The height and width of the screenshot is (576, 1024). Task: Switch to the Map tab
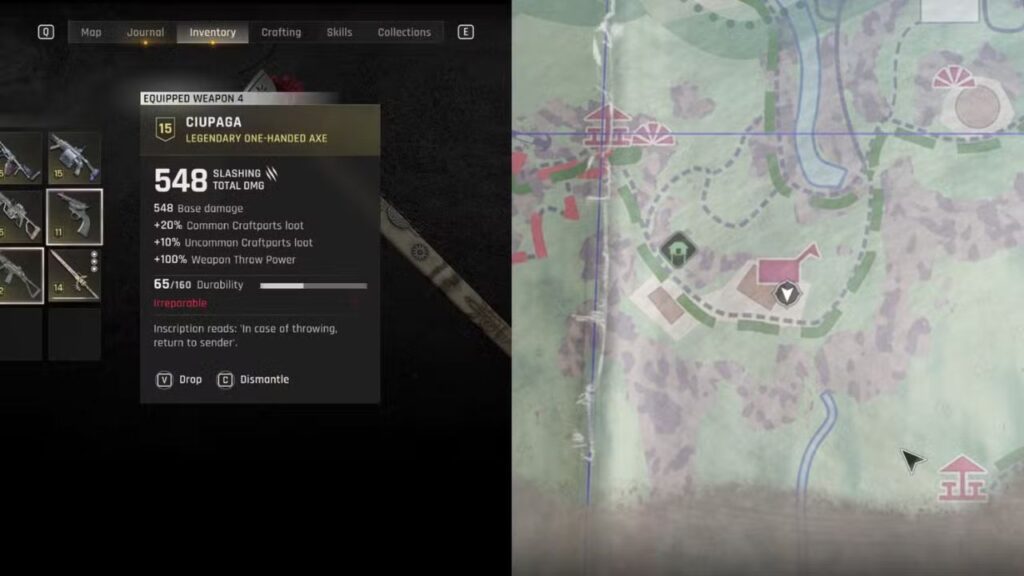pos(91,32)
